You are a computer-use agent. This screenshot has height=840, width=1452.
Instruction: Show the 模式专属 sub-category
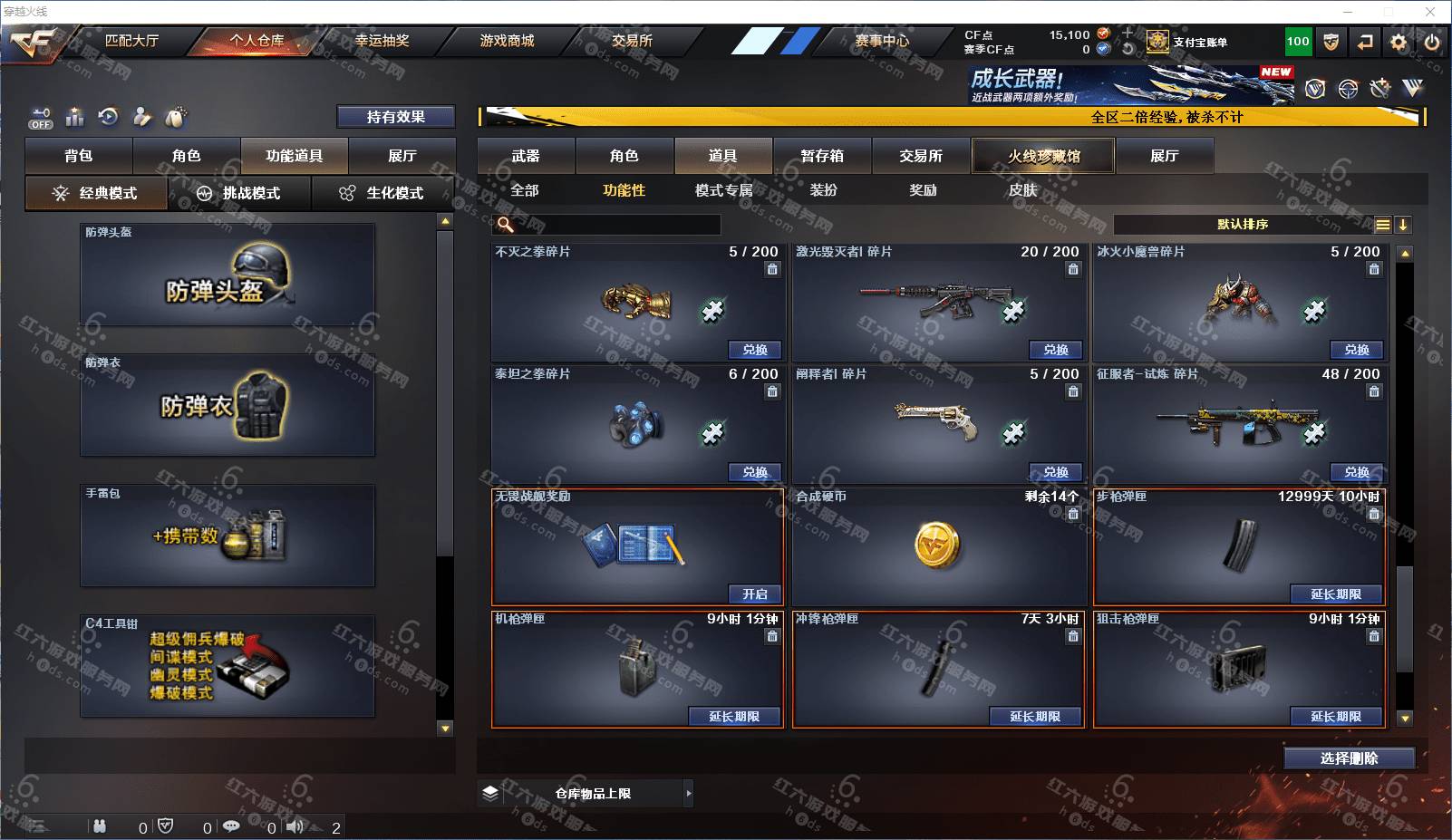[723, 190]
